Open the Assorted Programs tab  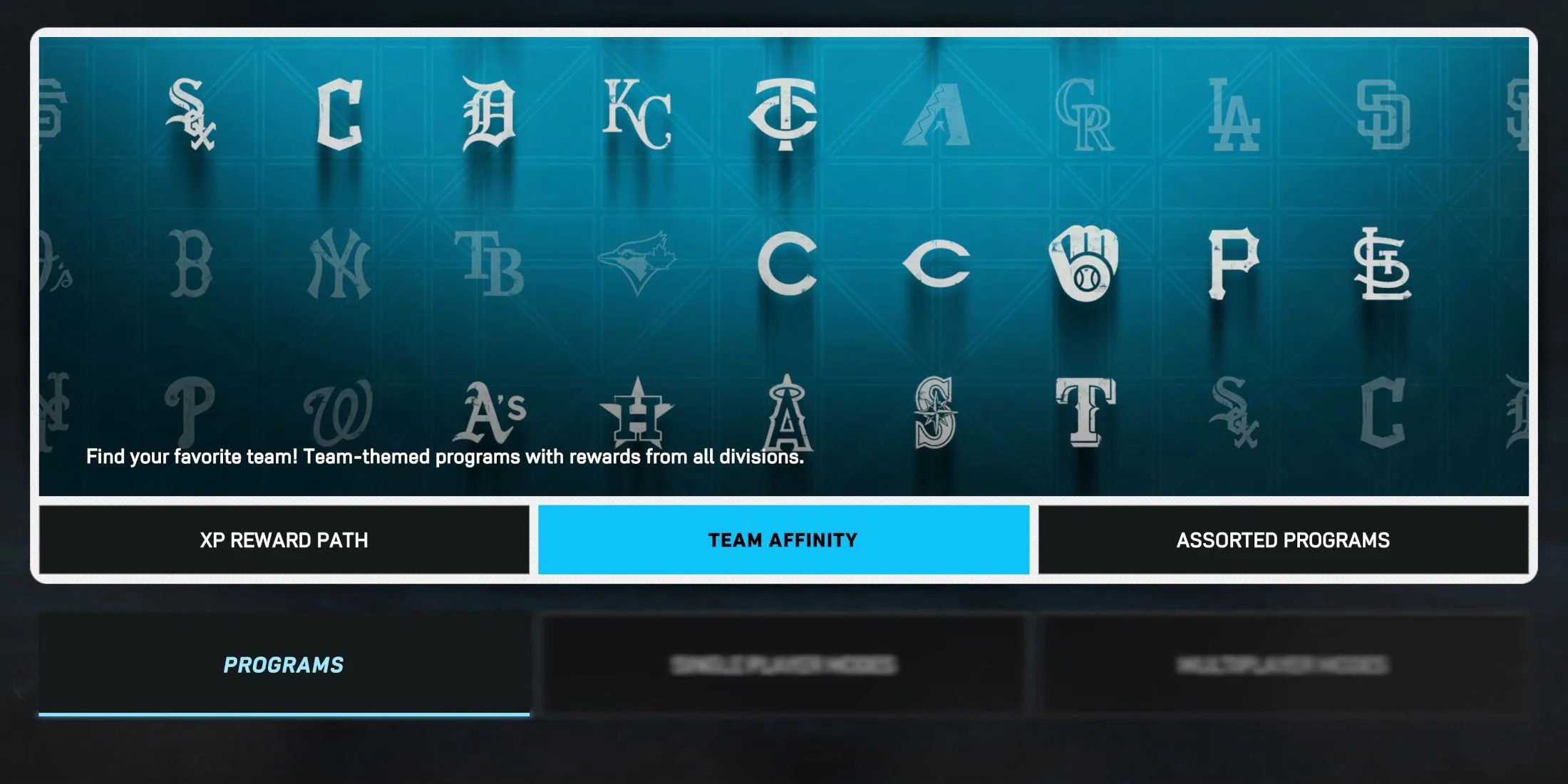1283,540
